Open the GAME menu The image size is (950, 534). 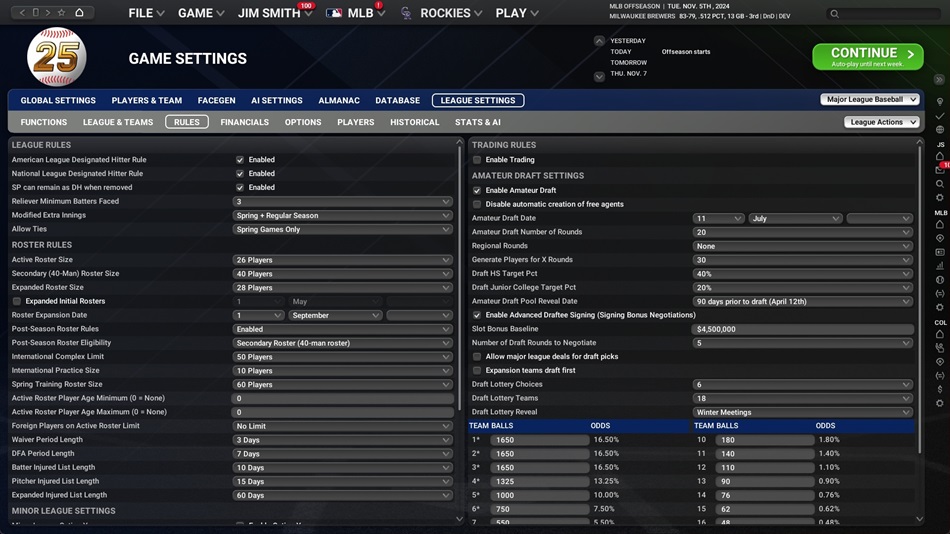[x=201, y=13]
